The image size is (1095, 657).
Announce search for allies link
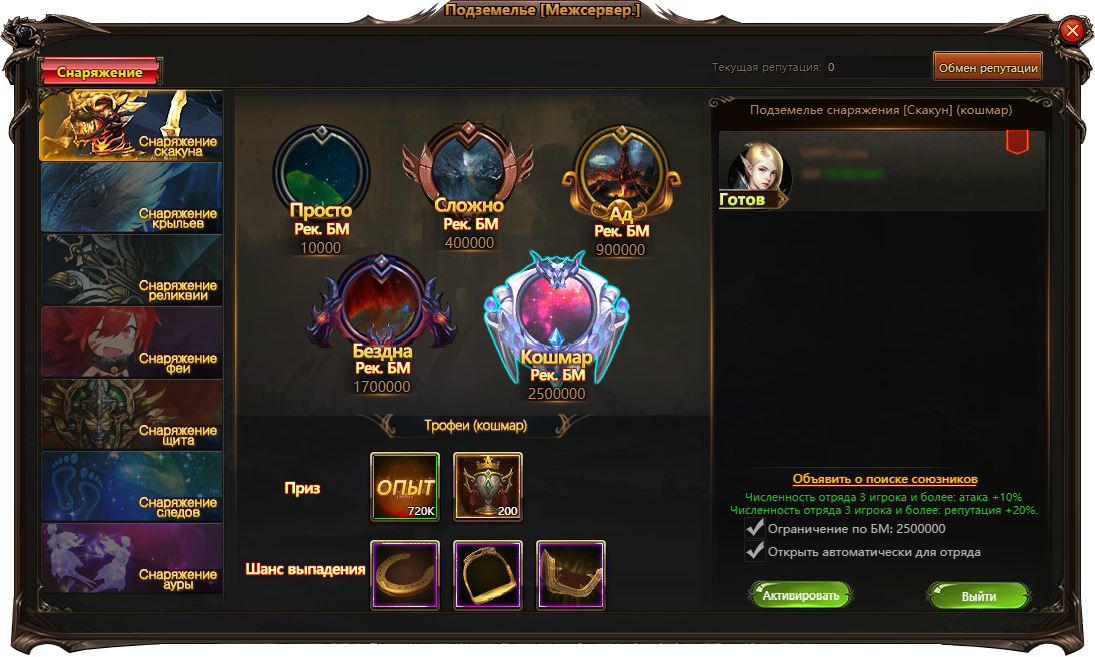pos(884,479)
